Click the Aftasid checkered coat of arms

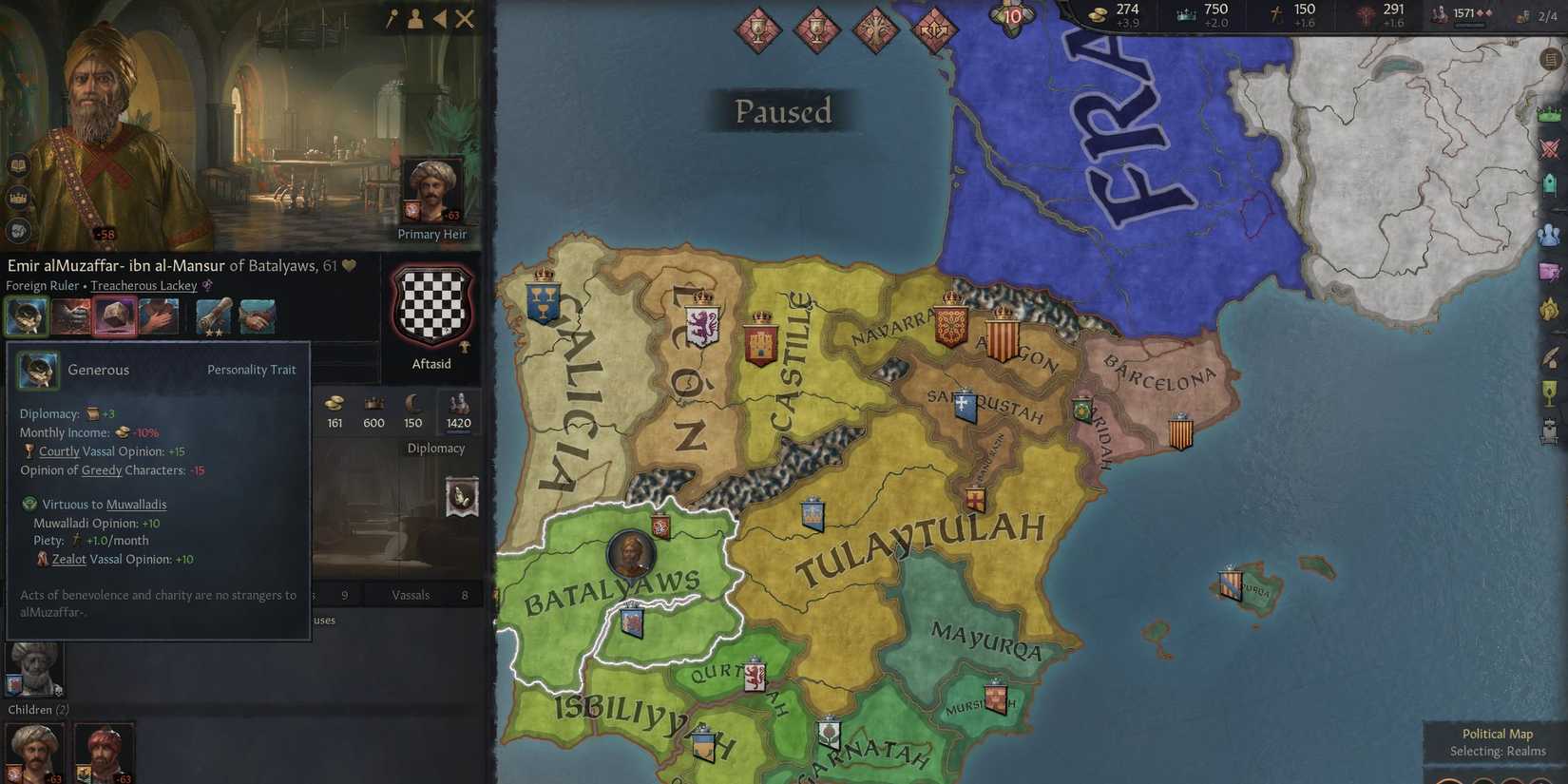(x=432, y=304)
